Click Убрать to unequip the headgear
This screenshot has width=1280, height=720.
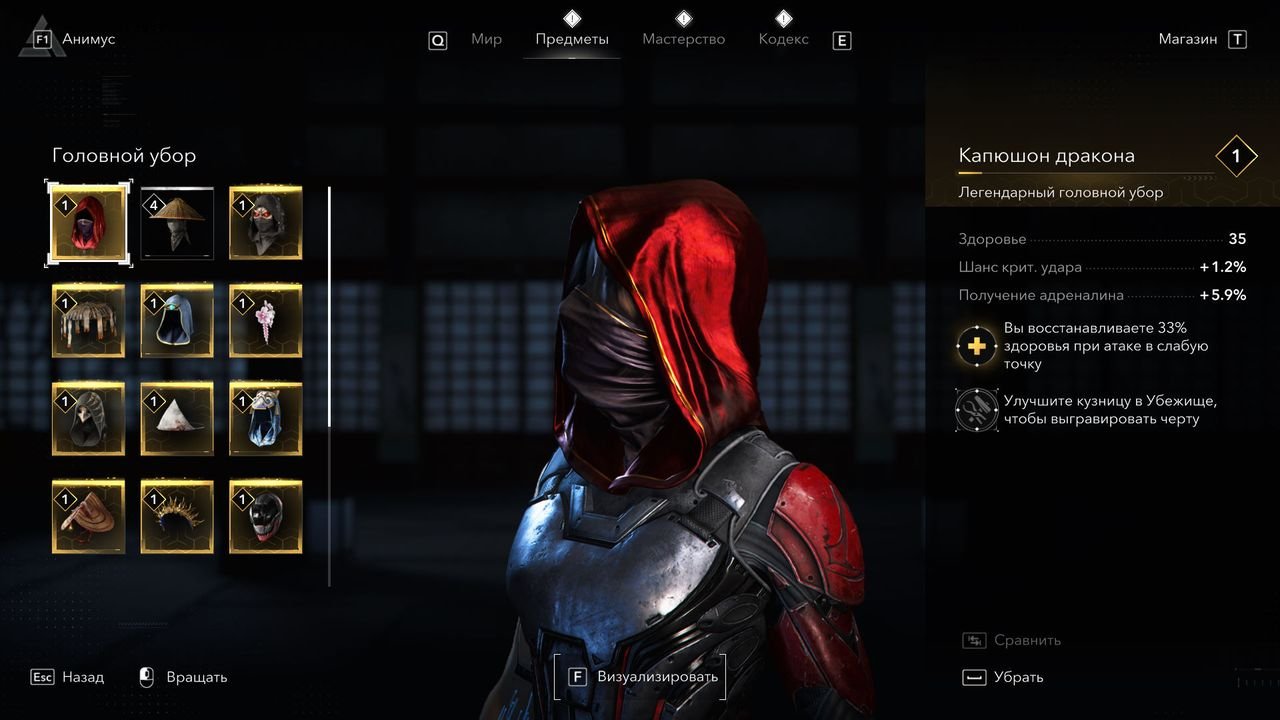click(1003, 678)
